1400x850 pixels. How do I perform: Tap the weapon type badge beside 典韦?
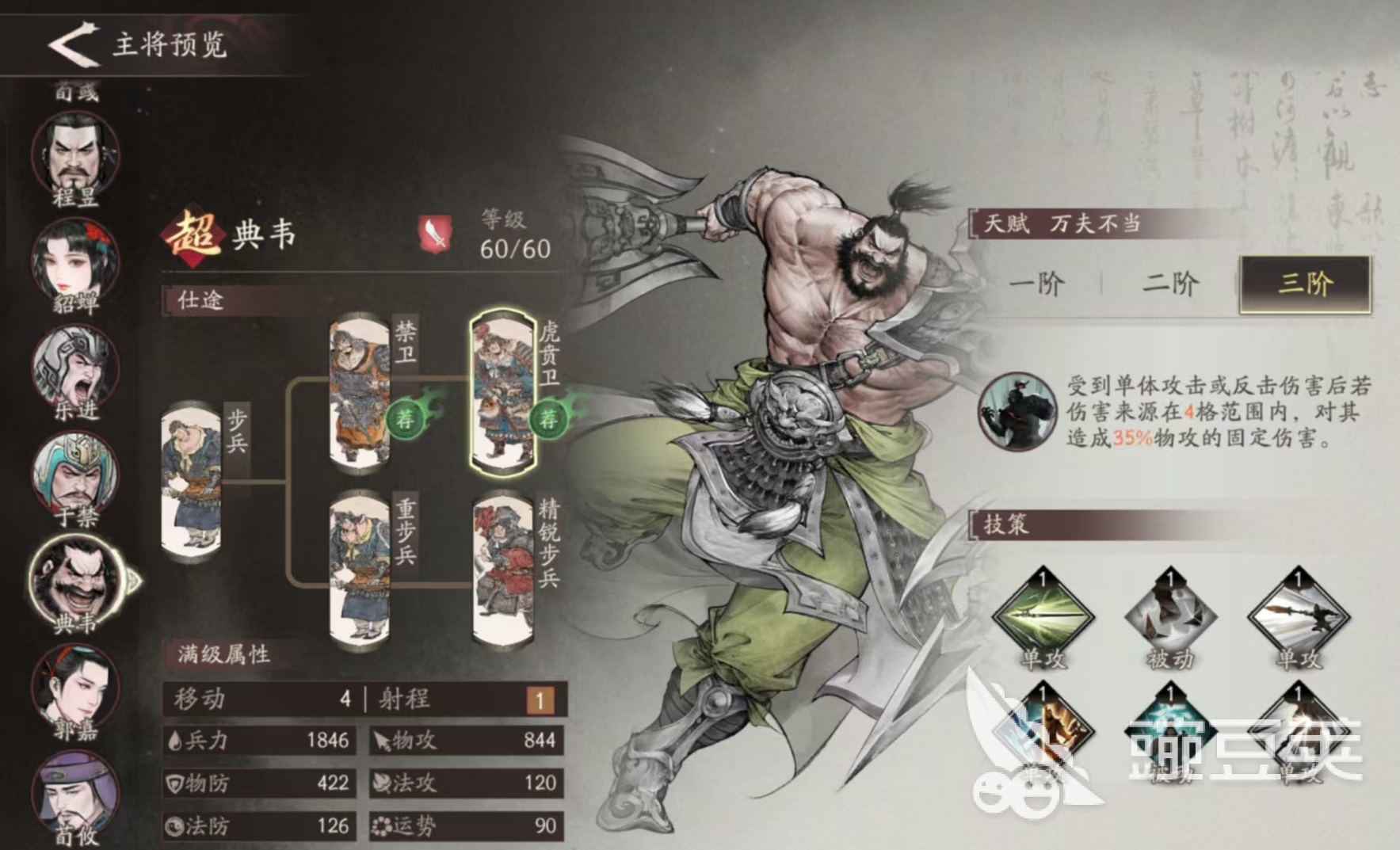tap(435, 234)
